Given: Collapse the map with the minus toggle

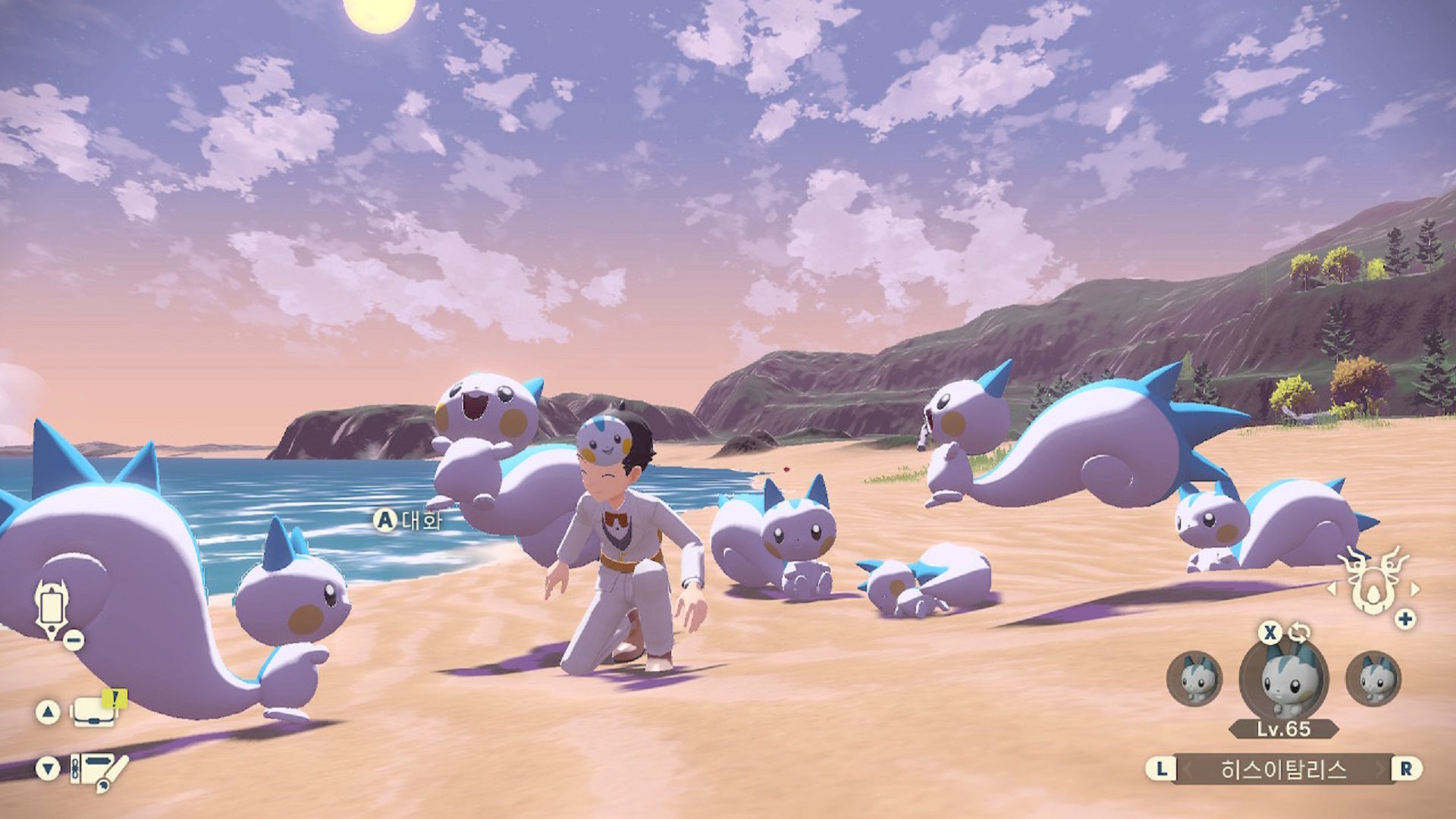Looking at the screenshot, I should click(73, 639).
